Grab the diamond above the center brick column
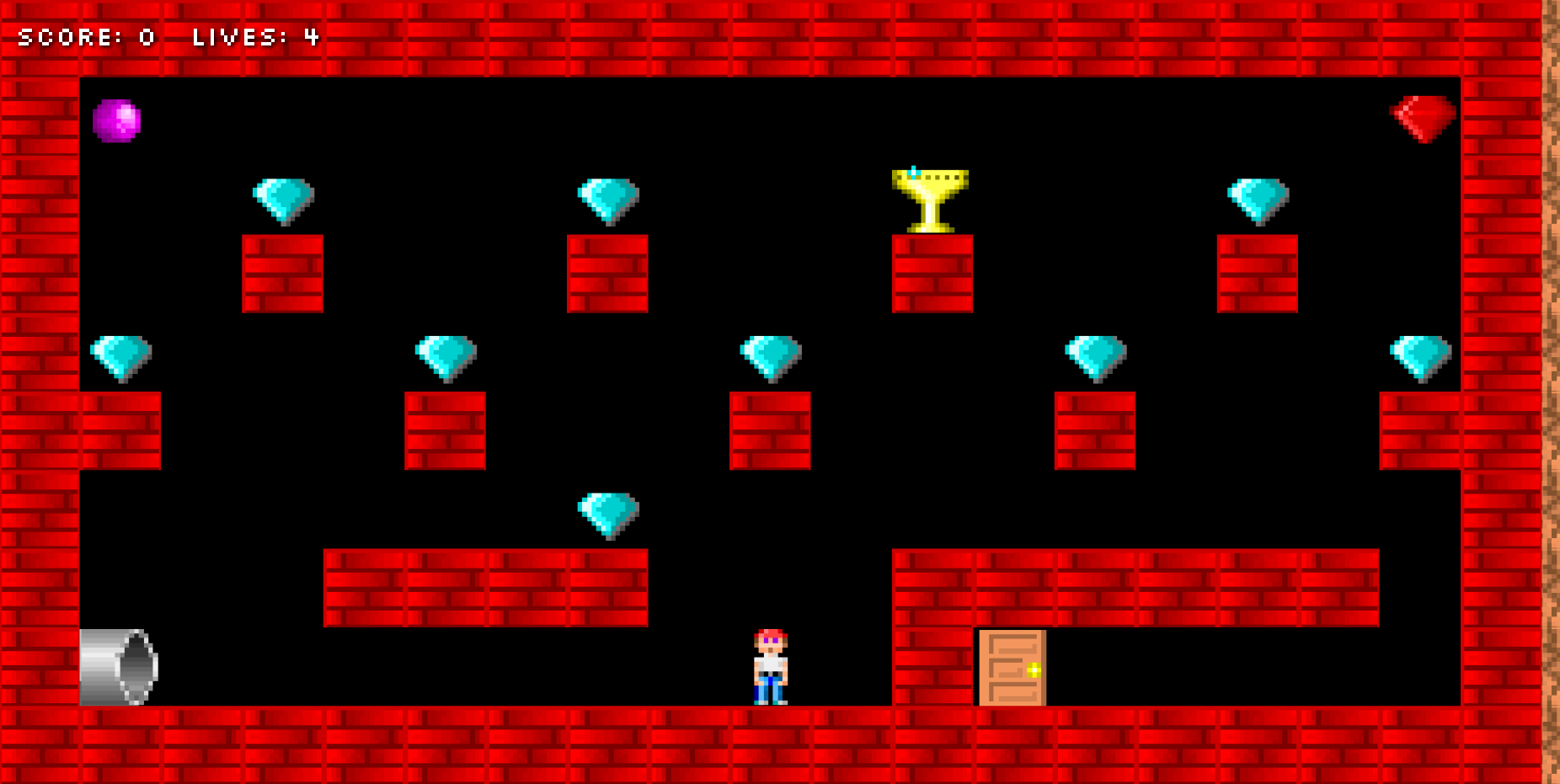This screenshot has height=784, width=1560. tap(769, 357)
